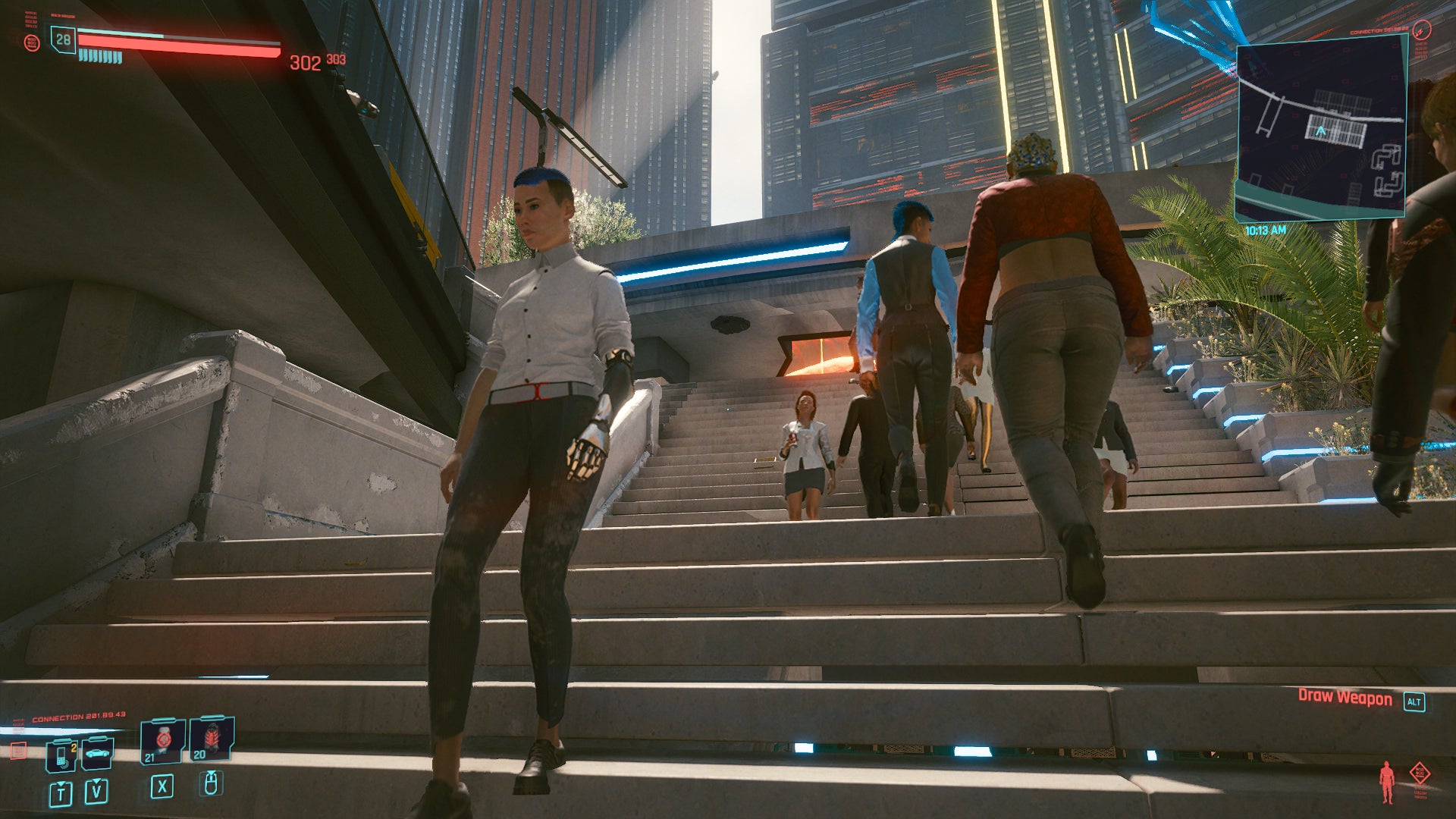This screenshot has width=1456, height=819.
Task: Click the red circular emblem left of the health bar
Action: 33,42
